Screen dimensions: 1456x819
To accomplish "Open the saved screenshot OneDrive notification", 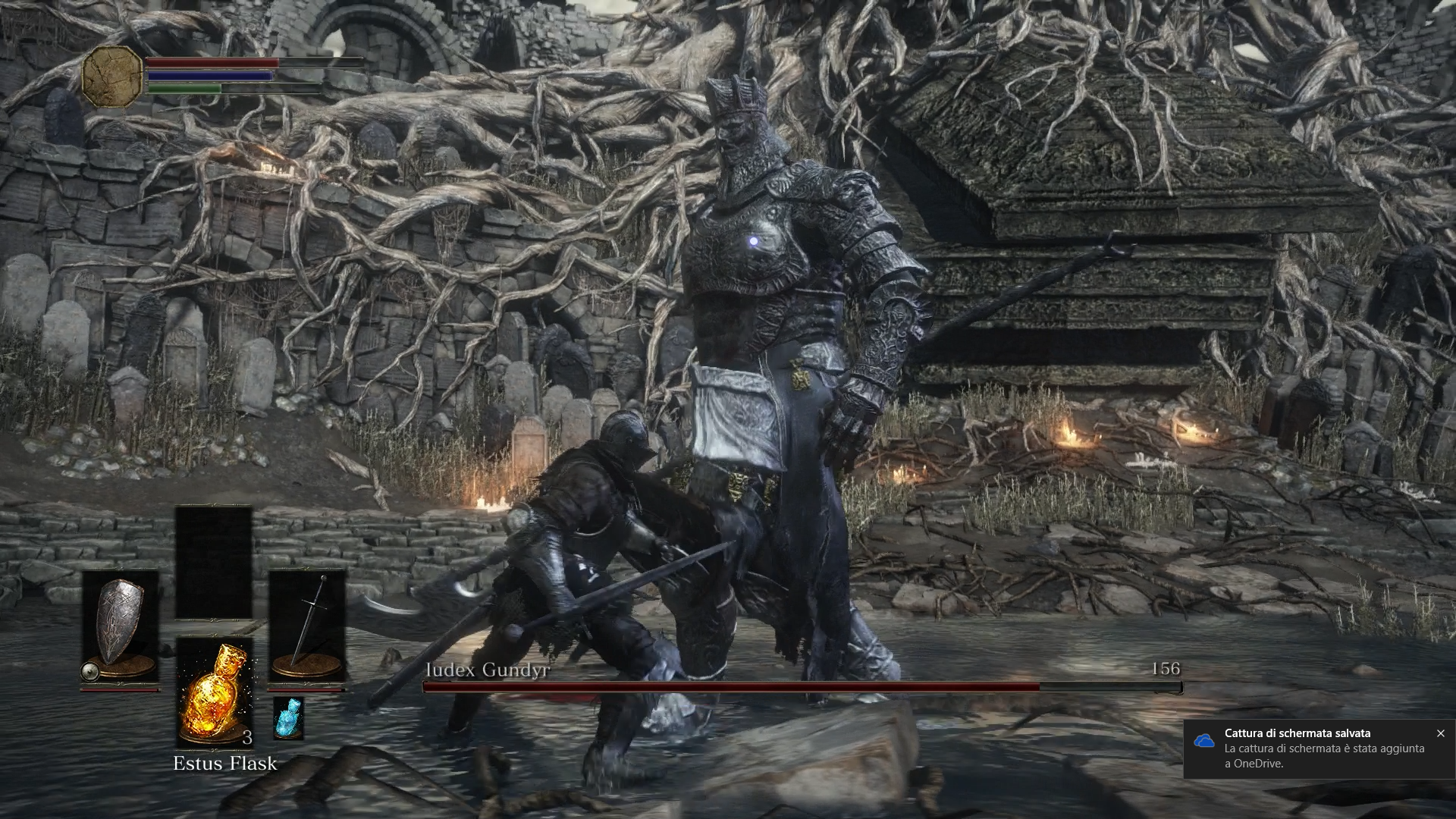I will coord(1312,748).
